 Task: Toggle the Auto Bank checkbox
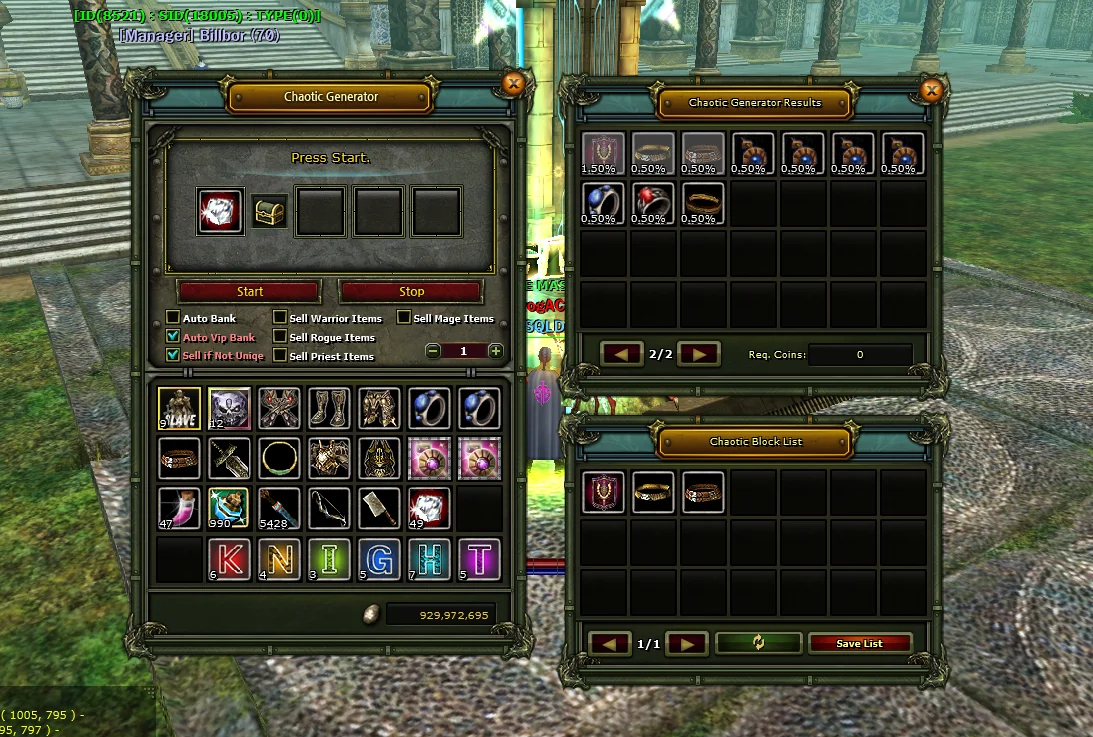tap(173, 318)
